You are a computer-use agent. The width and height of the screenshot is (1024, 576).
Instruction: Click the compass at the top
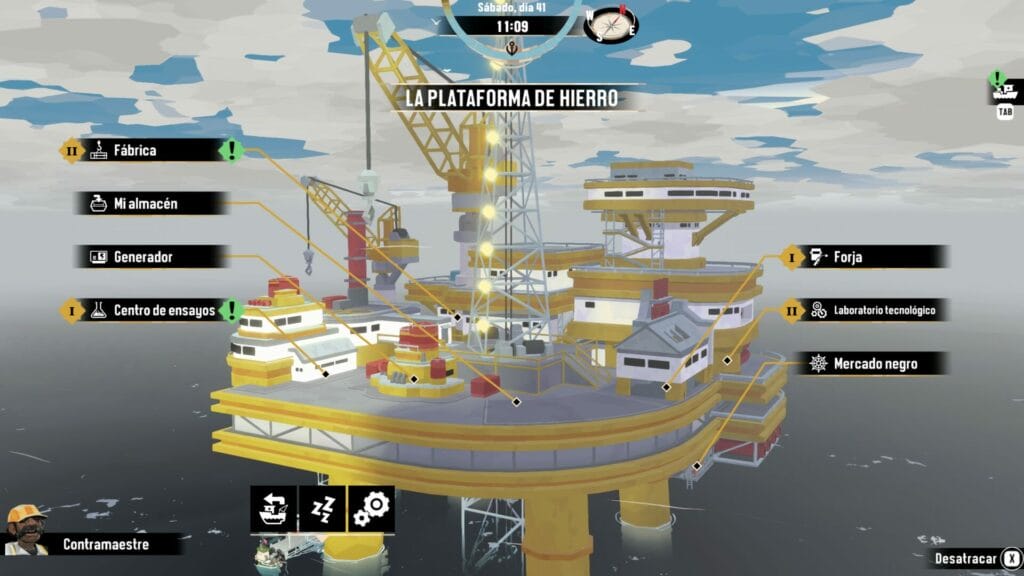[613, 22]
